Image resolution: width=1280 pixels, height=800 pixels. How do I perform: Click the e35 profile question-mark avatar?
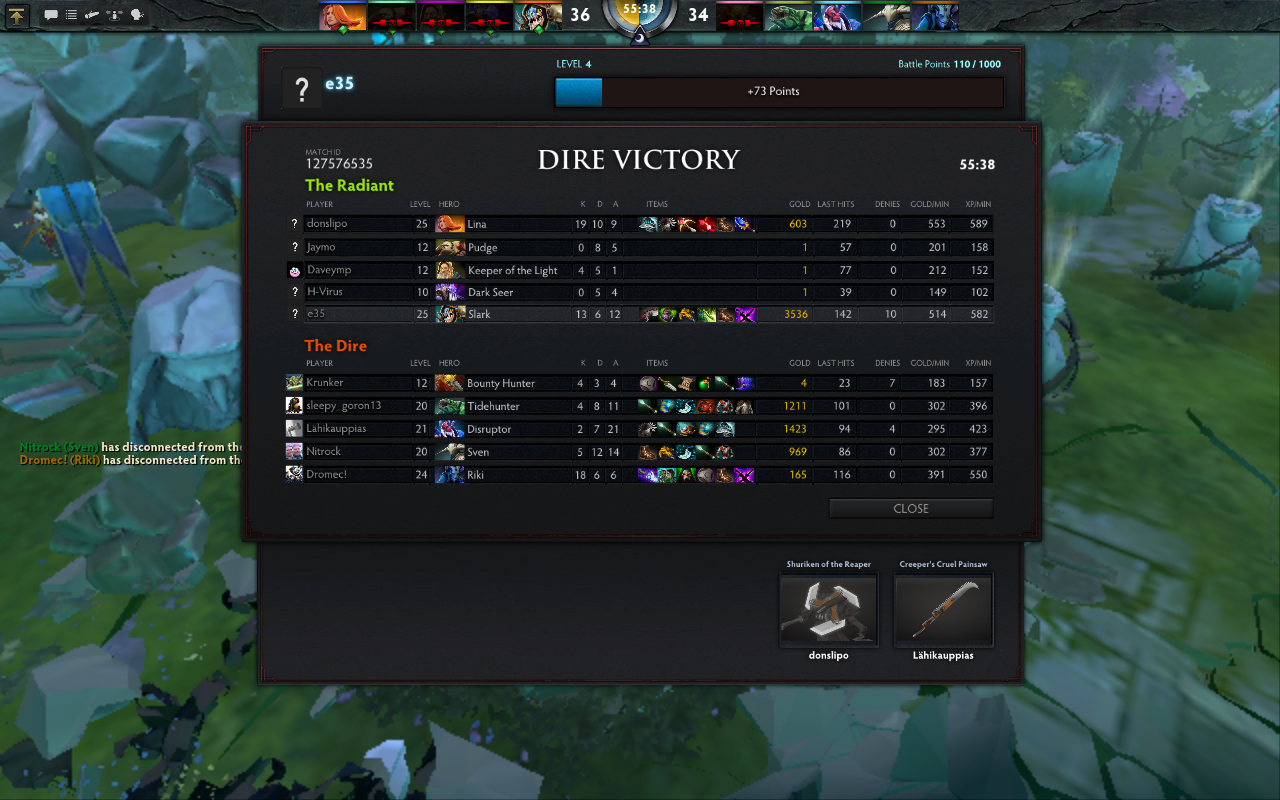[x=302, y=90]
